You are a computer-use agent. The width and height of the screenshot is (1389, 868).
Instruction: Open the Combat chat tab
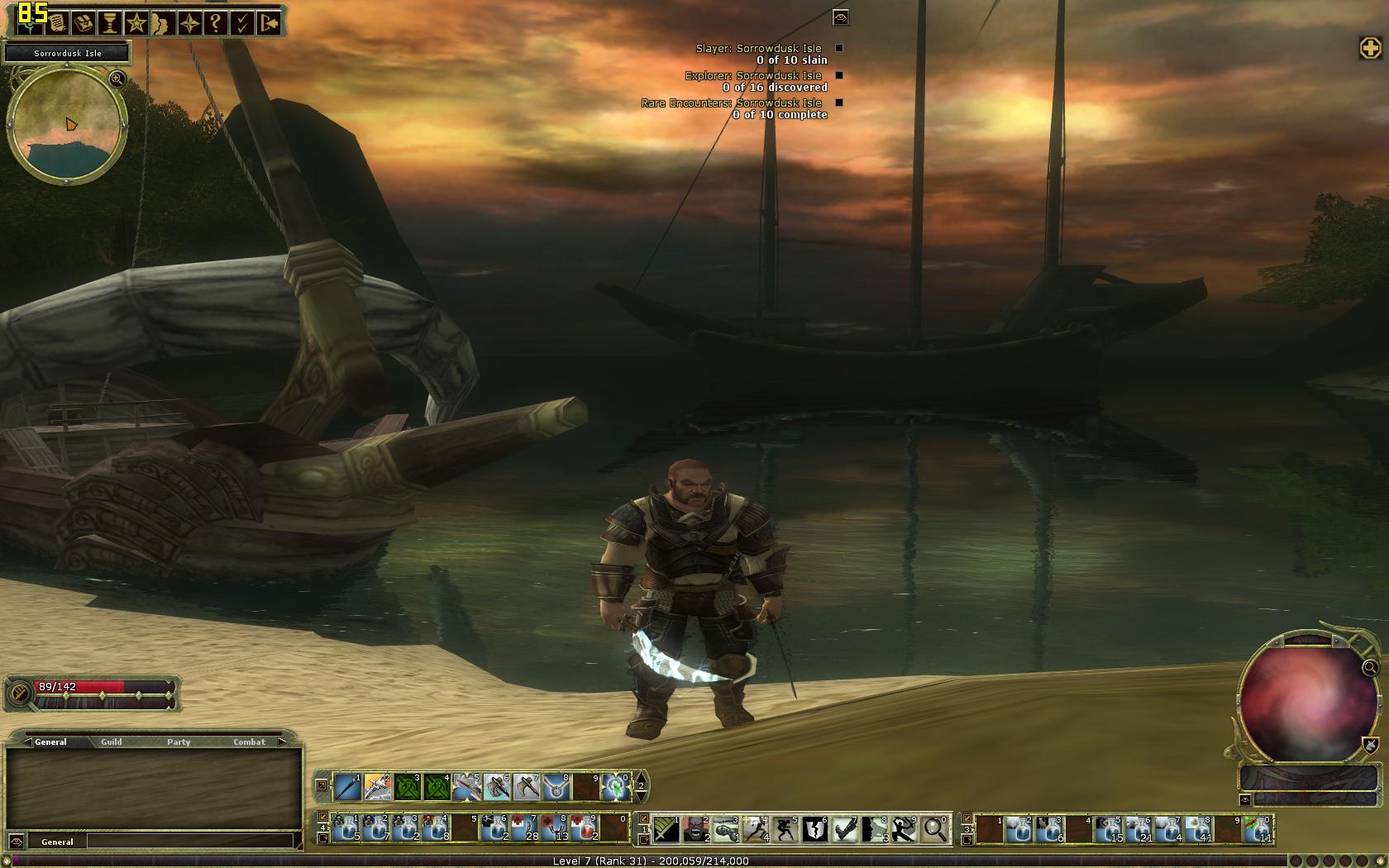pyautogui.click(x=249, y=742)
